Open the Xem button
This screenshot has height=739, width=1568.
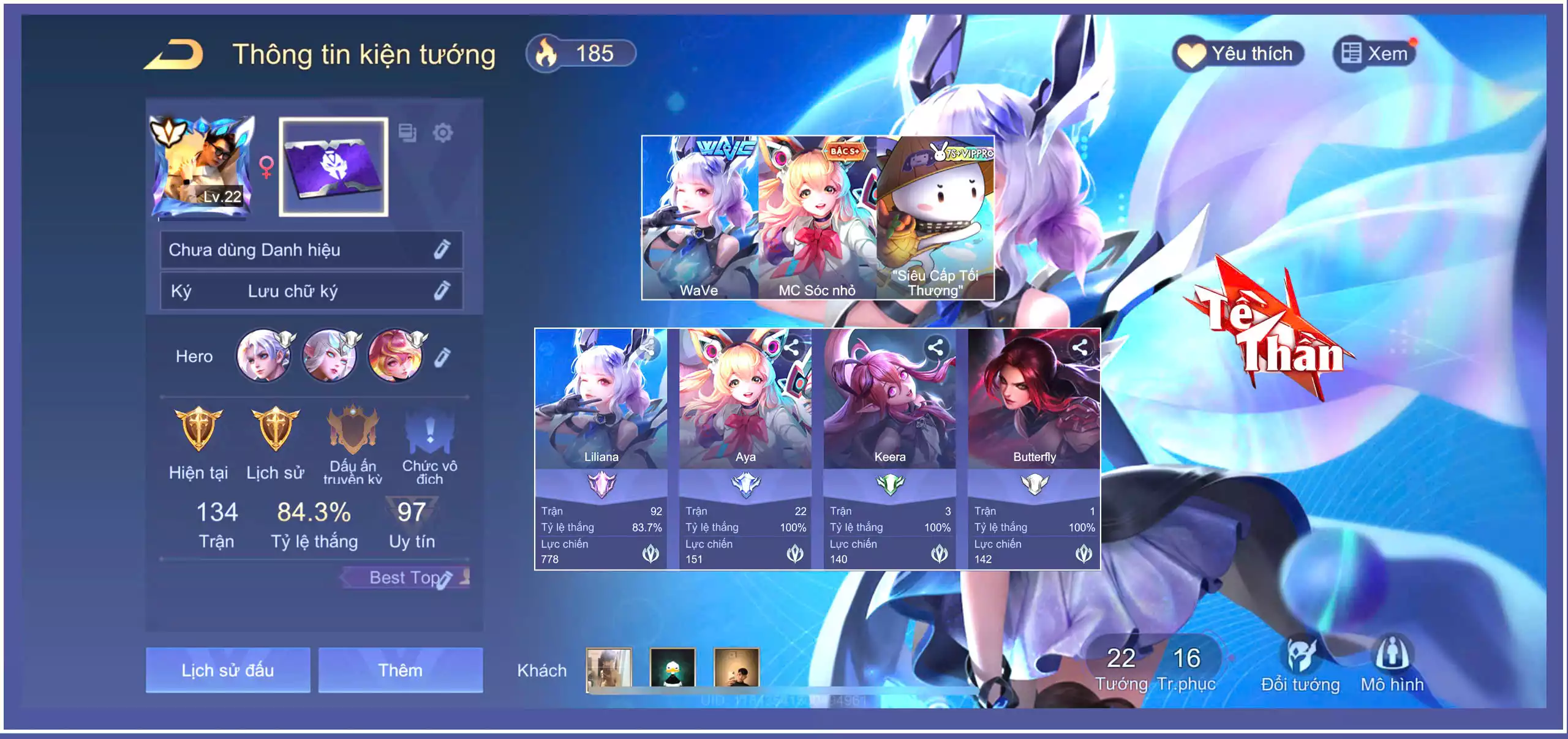1375,54
